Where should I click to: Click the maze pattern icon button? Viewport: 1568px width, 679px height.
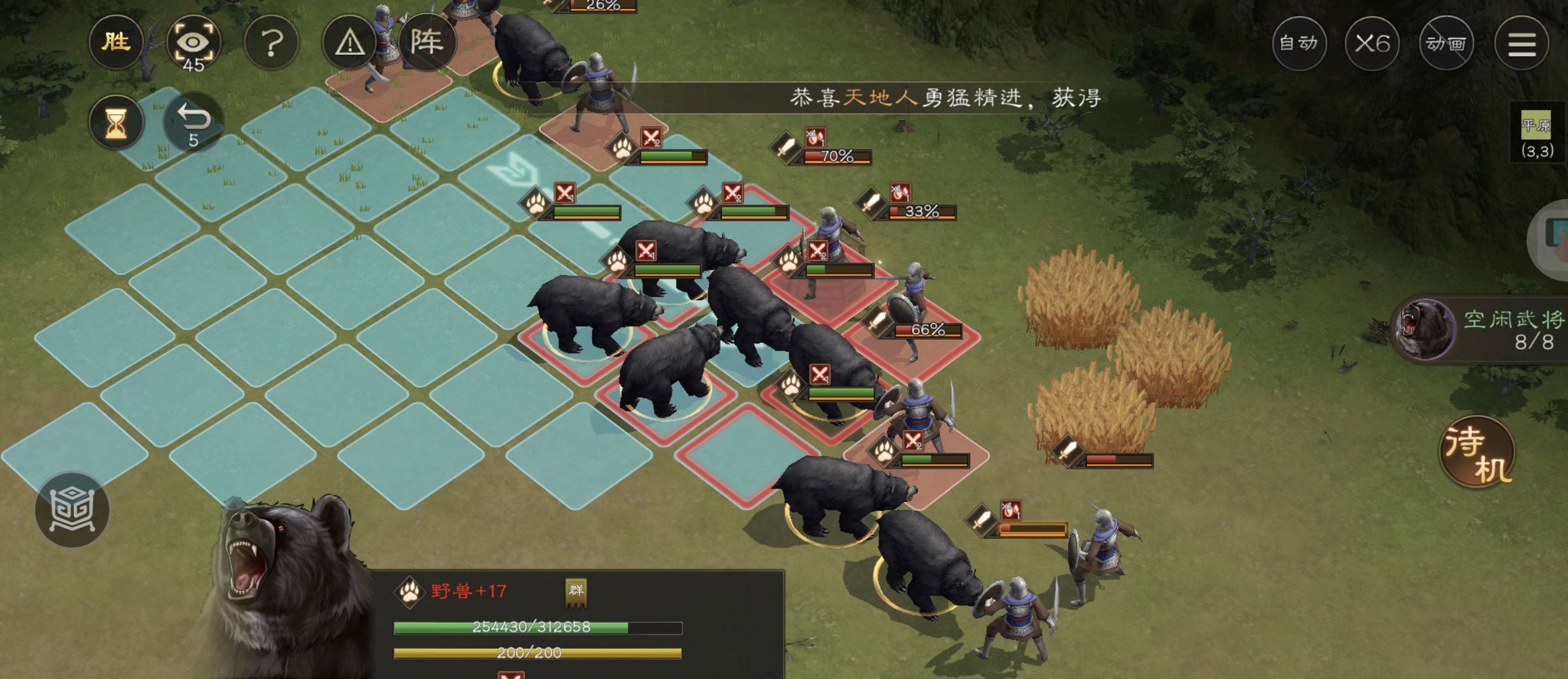72,509
